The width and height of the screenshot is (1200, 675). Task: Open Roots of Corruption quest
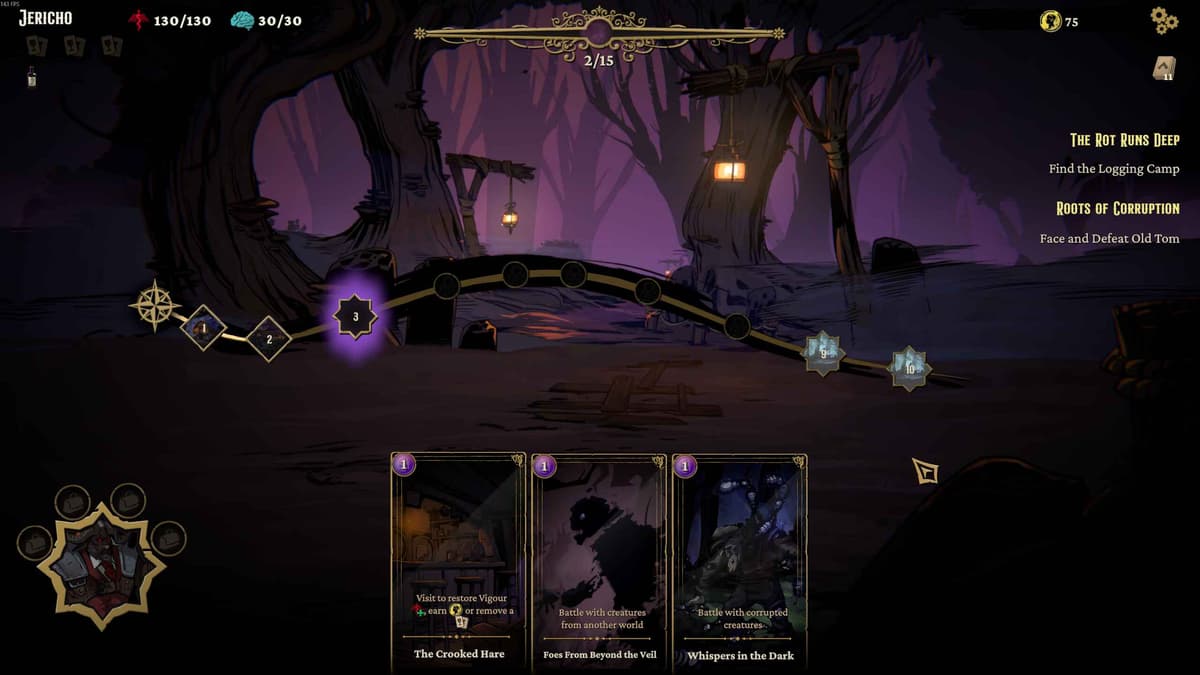click(1117, 209)
